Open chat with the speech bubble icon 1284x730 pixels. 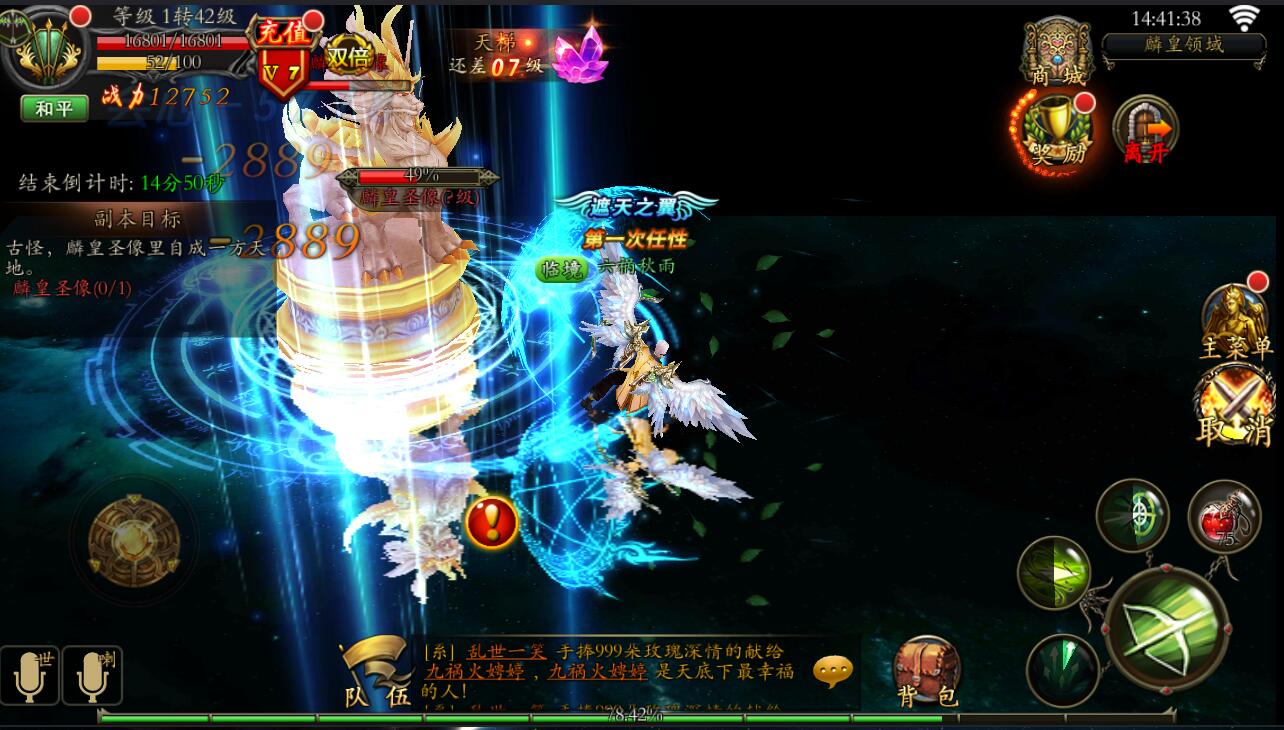click(x=833, y=672)
